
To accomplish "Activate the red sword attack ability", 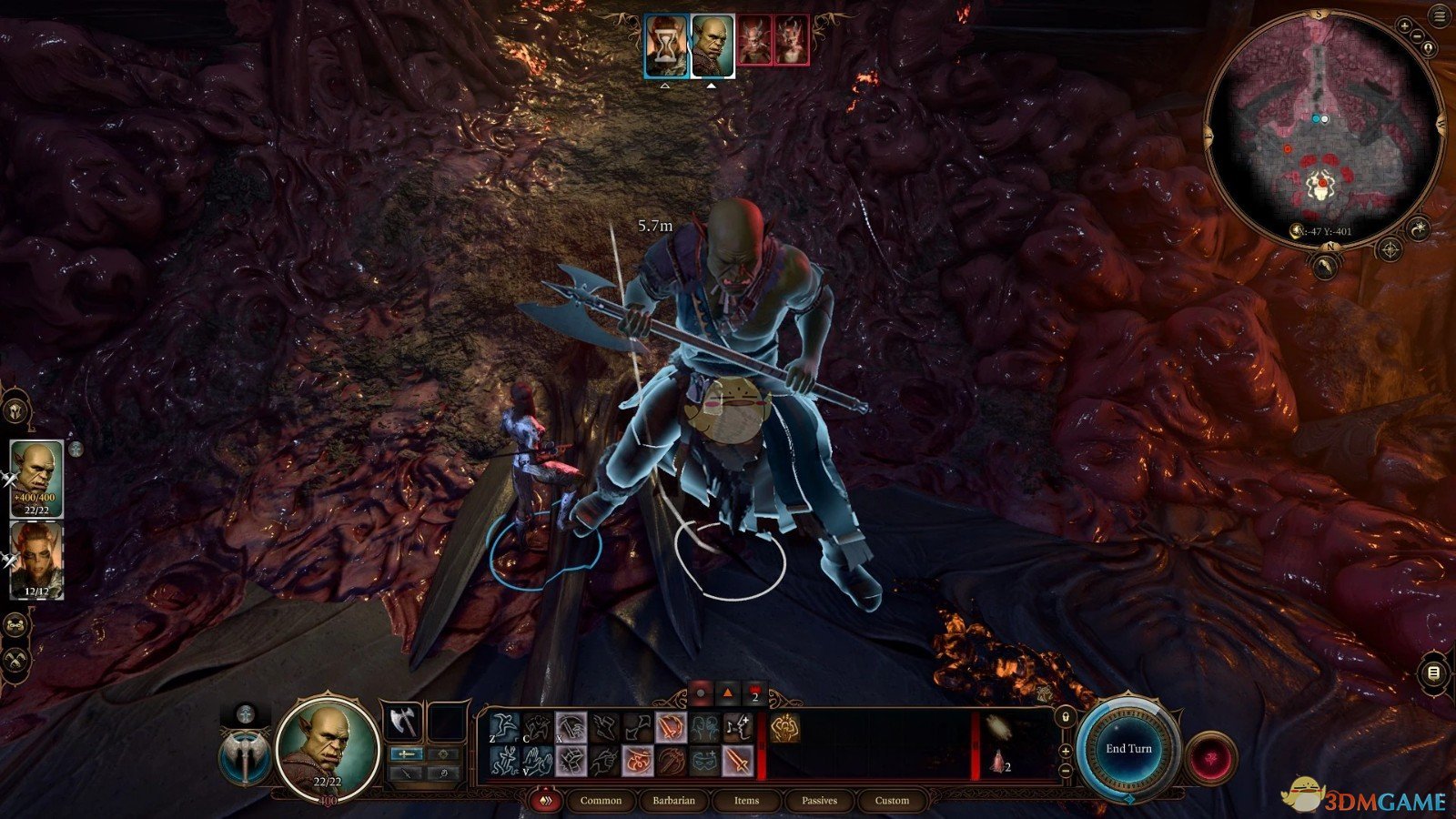I will tap(737, 761).
